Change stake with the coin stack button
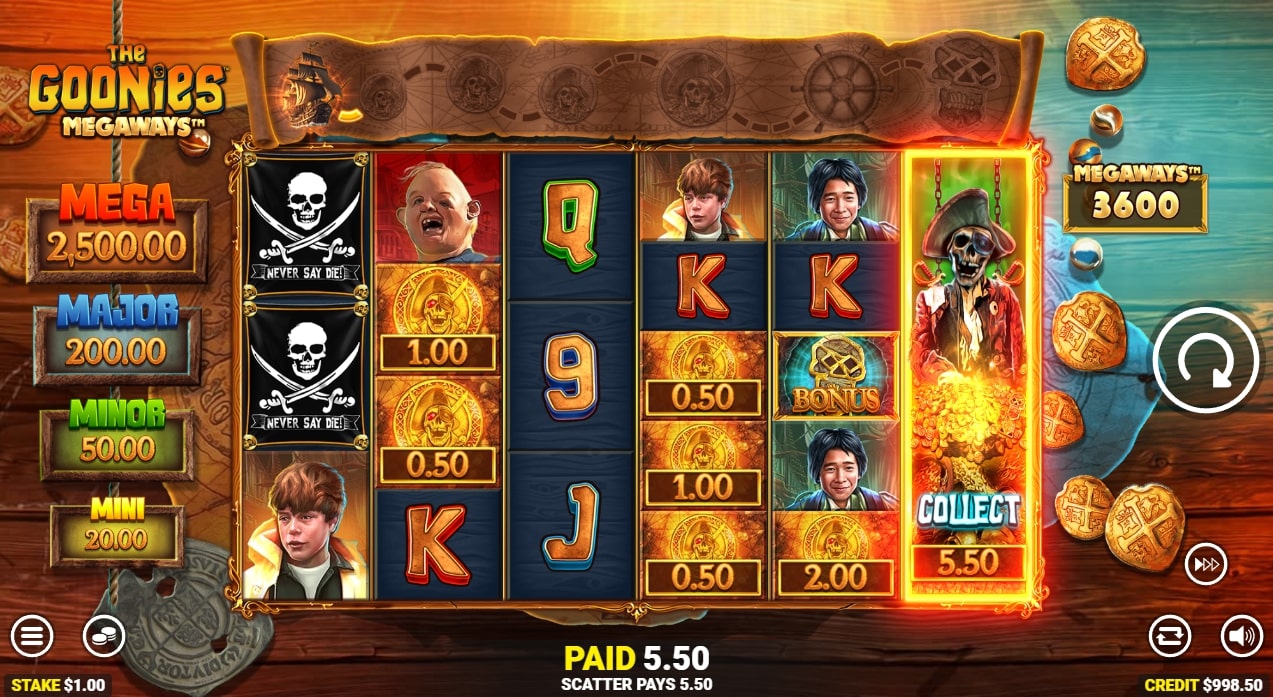 [103, 635]
